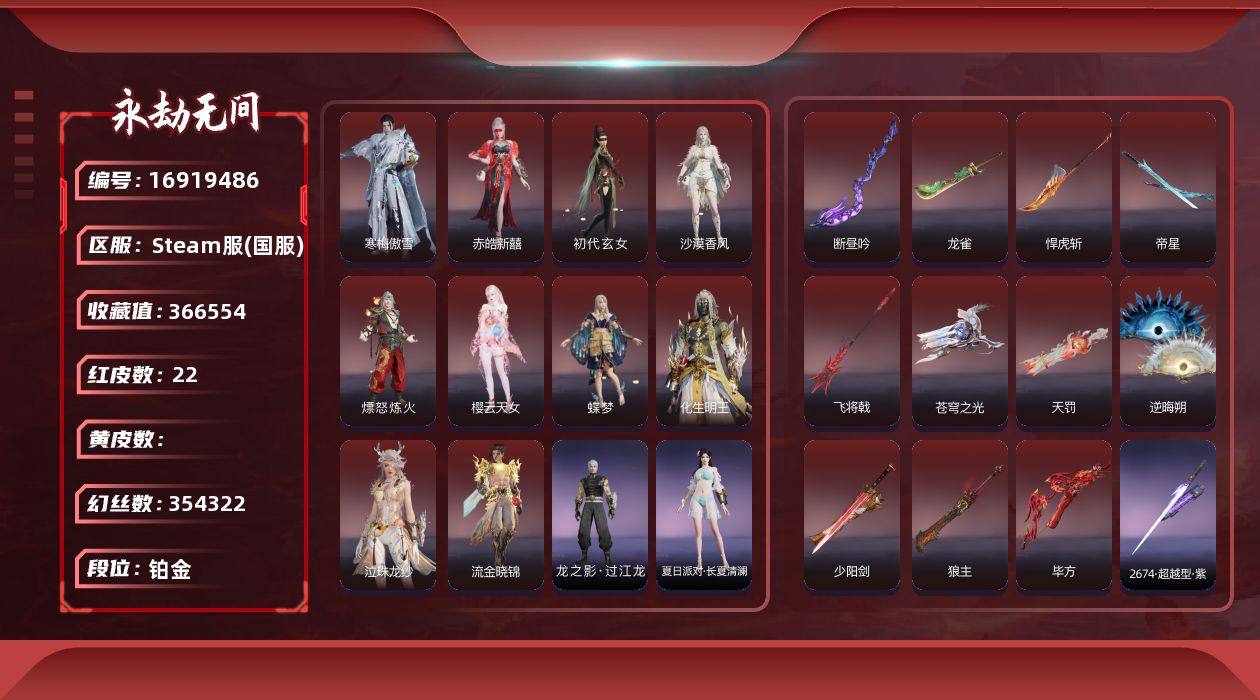Select the 沙漠香风 skin card

coord(704,187)
